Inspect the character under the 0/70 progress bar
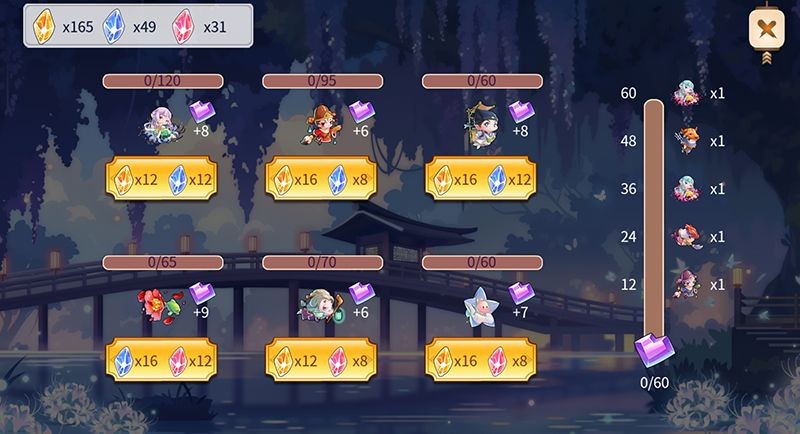 coord(318,305)
